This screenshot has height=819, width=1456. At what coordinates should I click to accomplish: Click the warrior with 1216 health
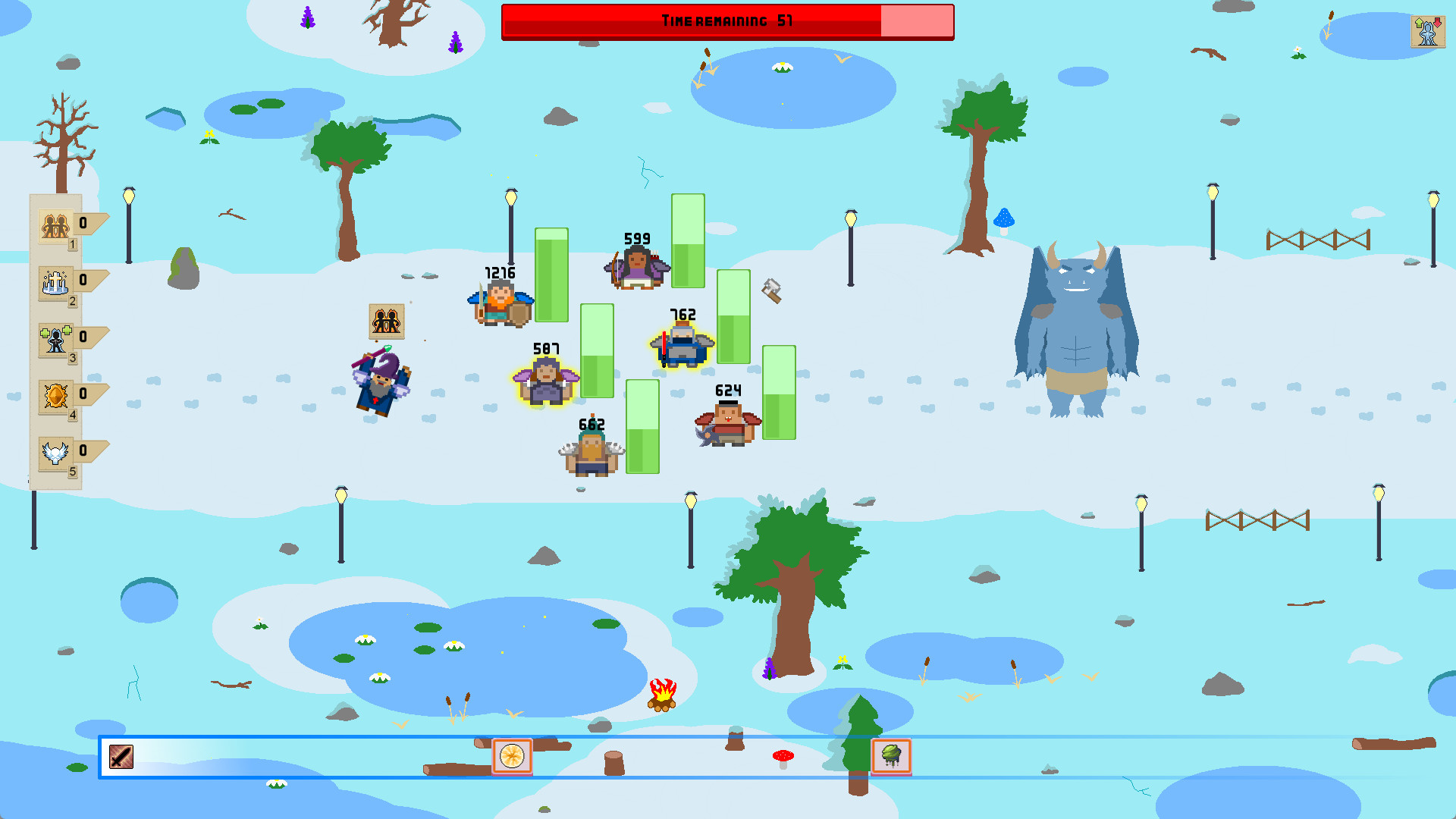(x=500, y=303)
